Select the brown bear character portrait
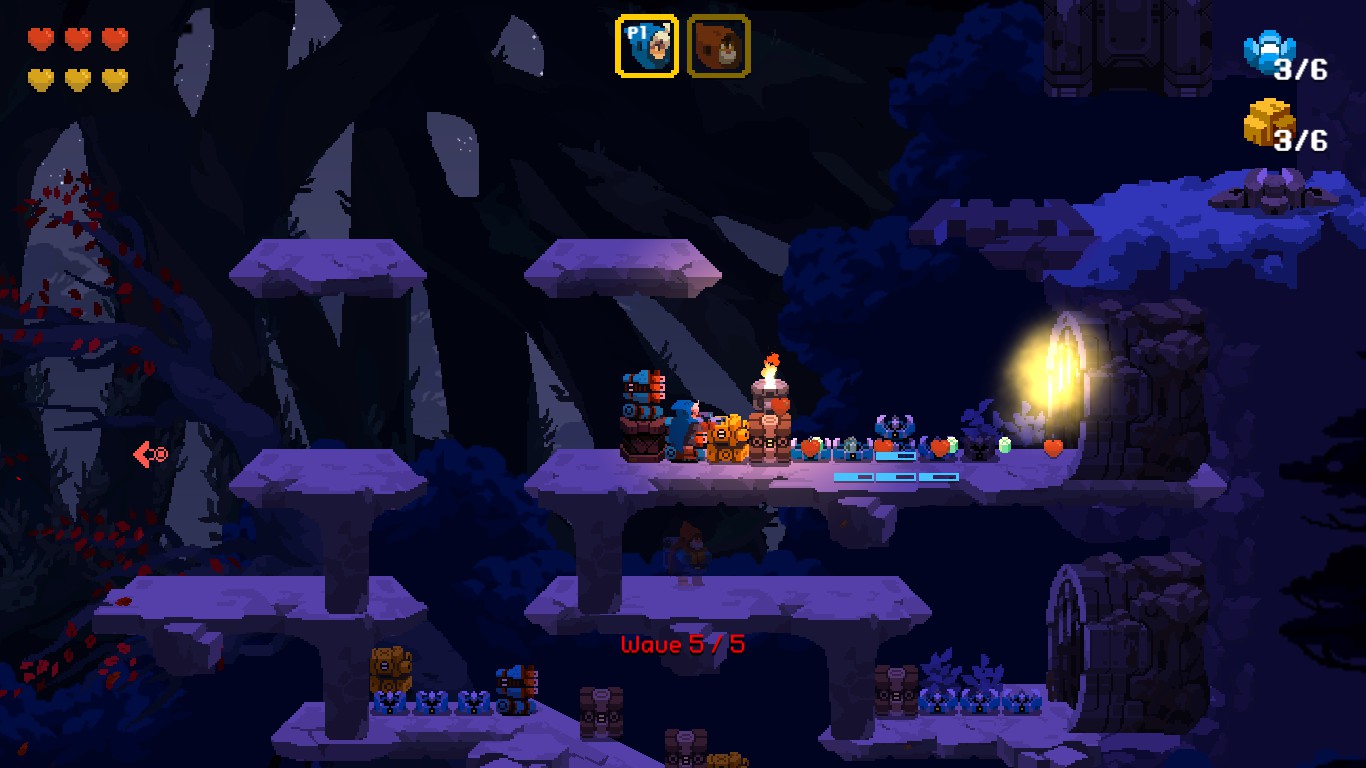The height and width of the screenshot is (768, 1366). click(x=718, y=46)
